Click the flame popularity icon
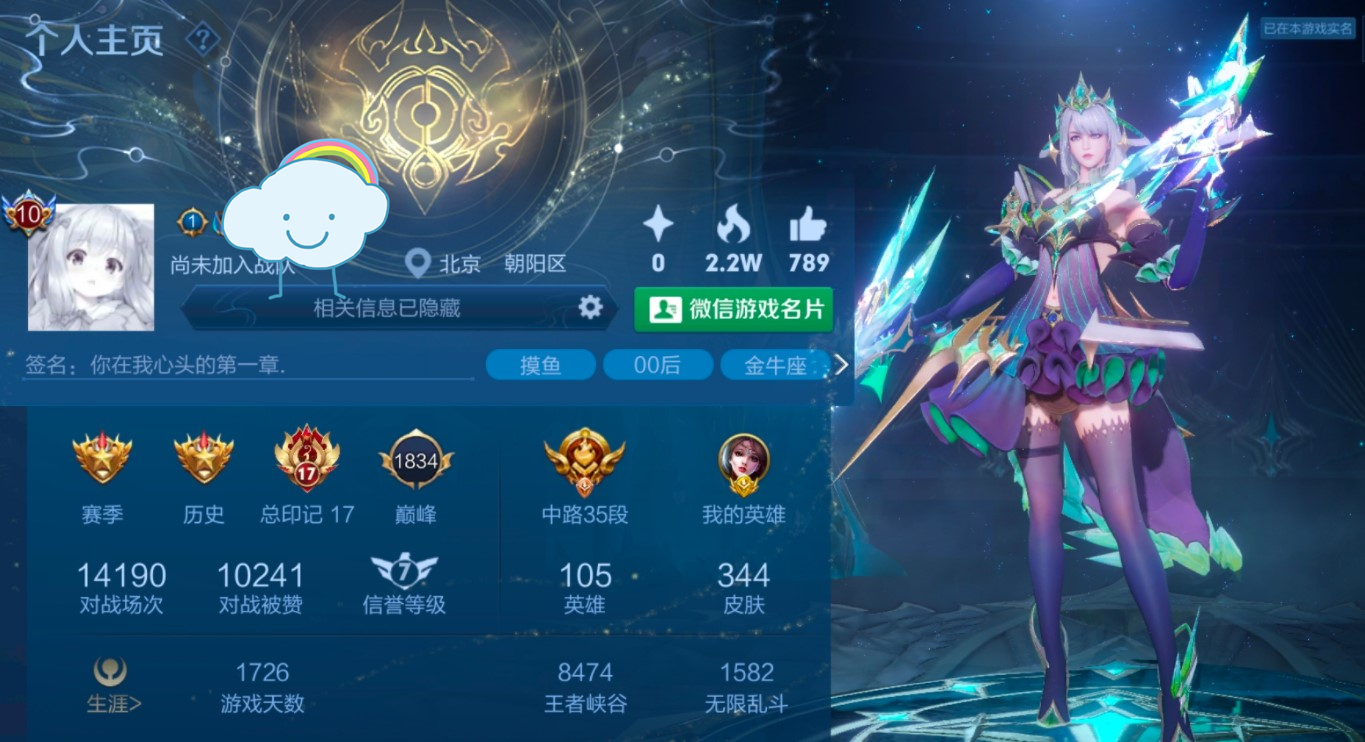 [x=733, y=226]
